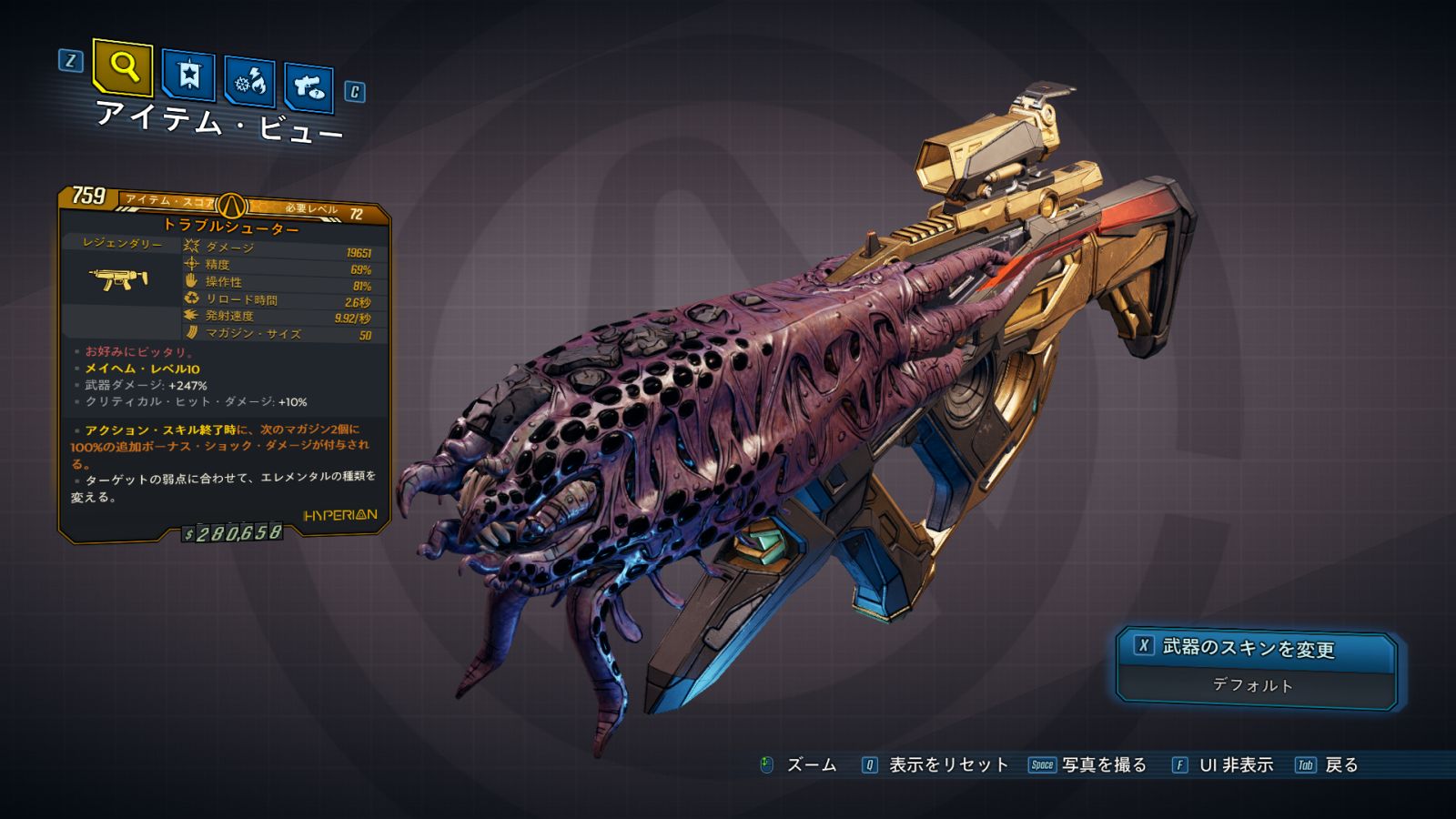Switch to the star banner tab
Screen dimensions: 1456x819
click(188, 76)
